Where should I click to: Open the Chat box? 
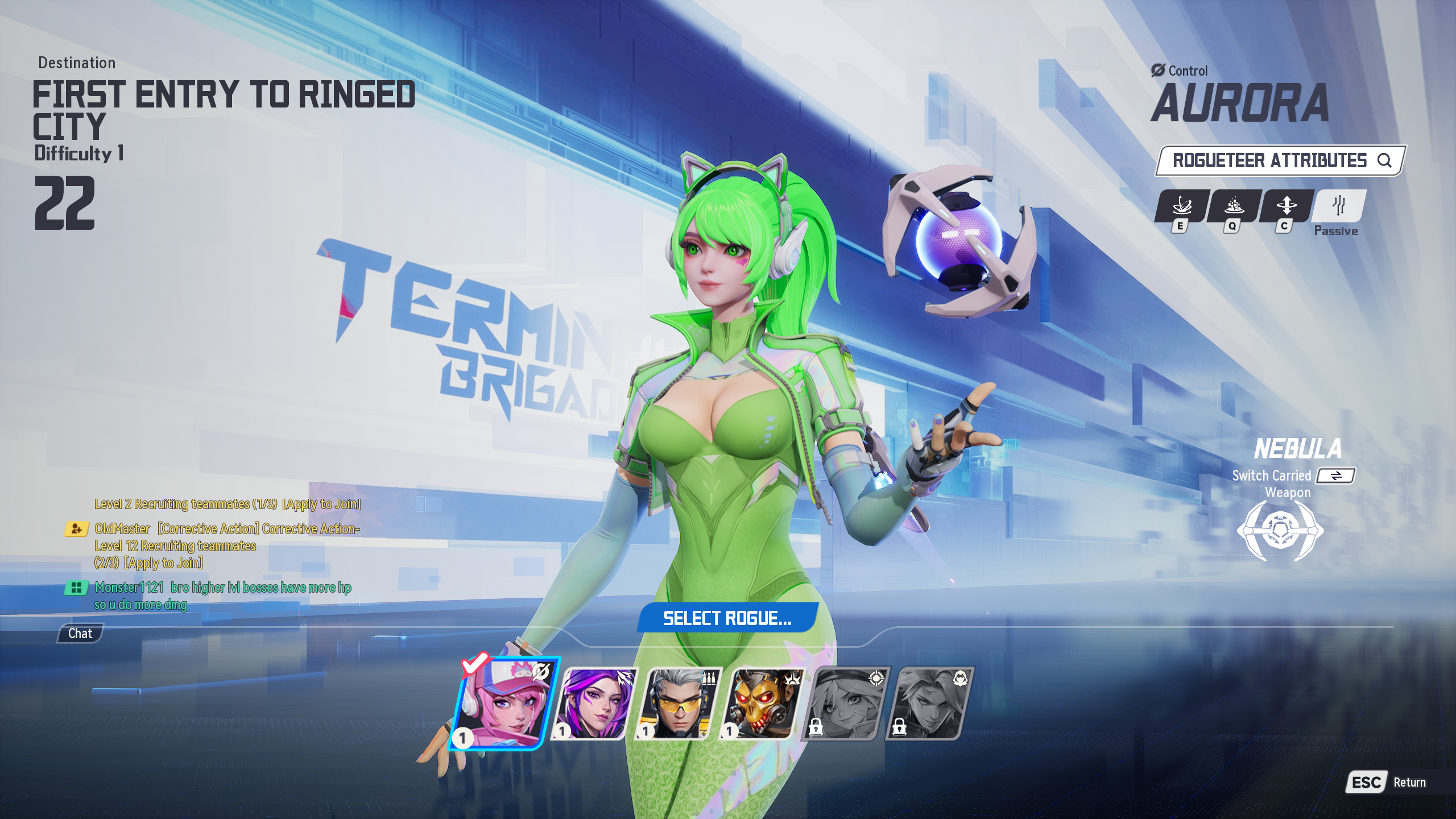click(80, 634)
